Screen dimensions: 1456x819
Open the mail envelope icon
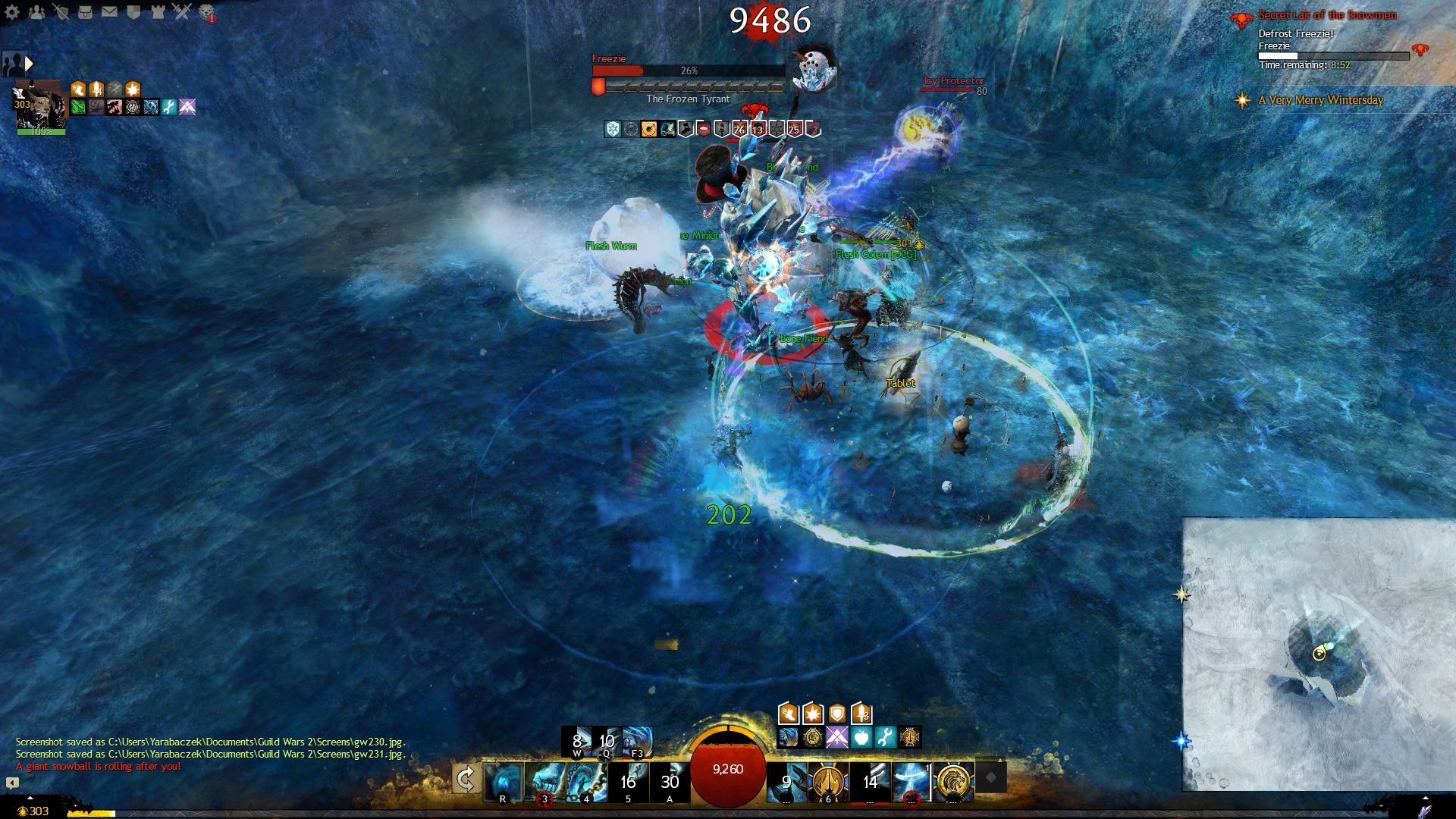click(109, 11)
